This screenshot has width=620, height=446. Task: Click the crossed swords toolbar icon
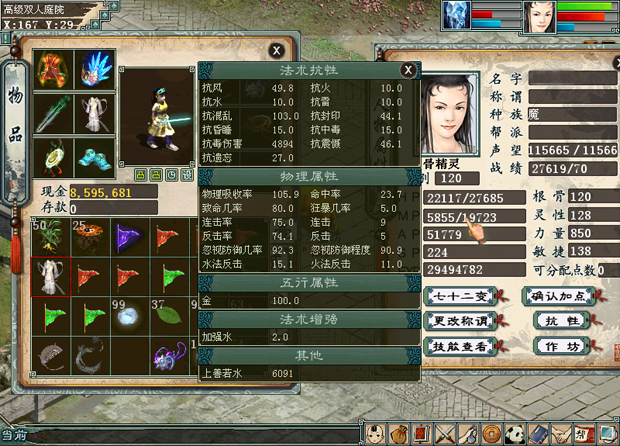446,434
